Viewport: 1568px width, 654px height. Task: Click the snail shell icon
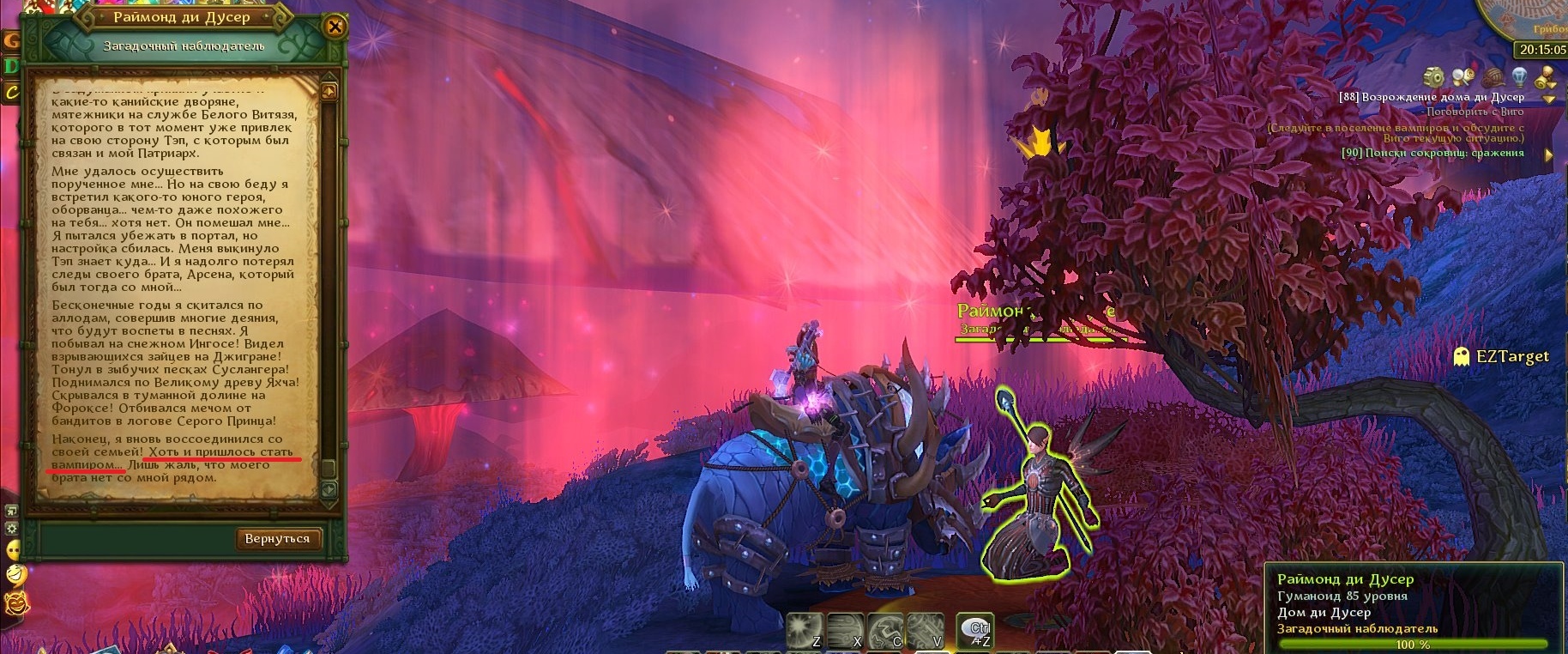(x=1493, y=77)
